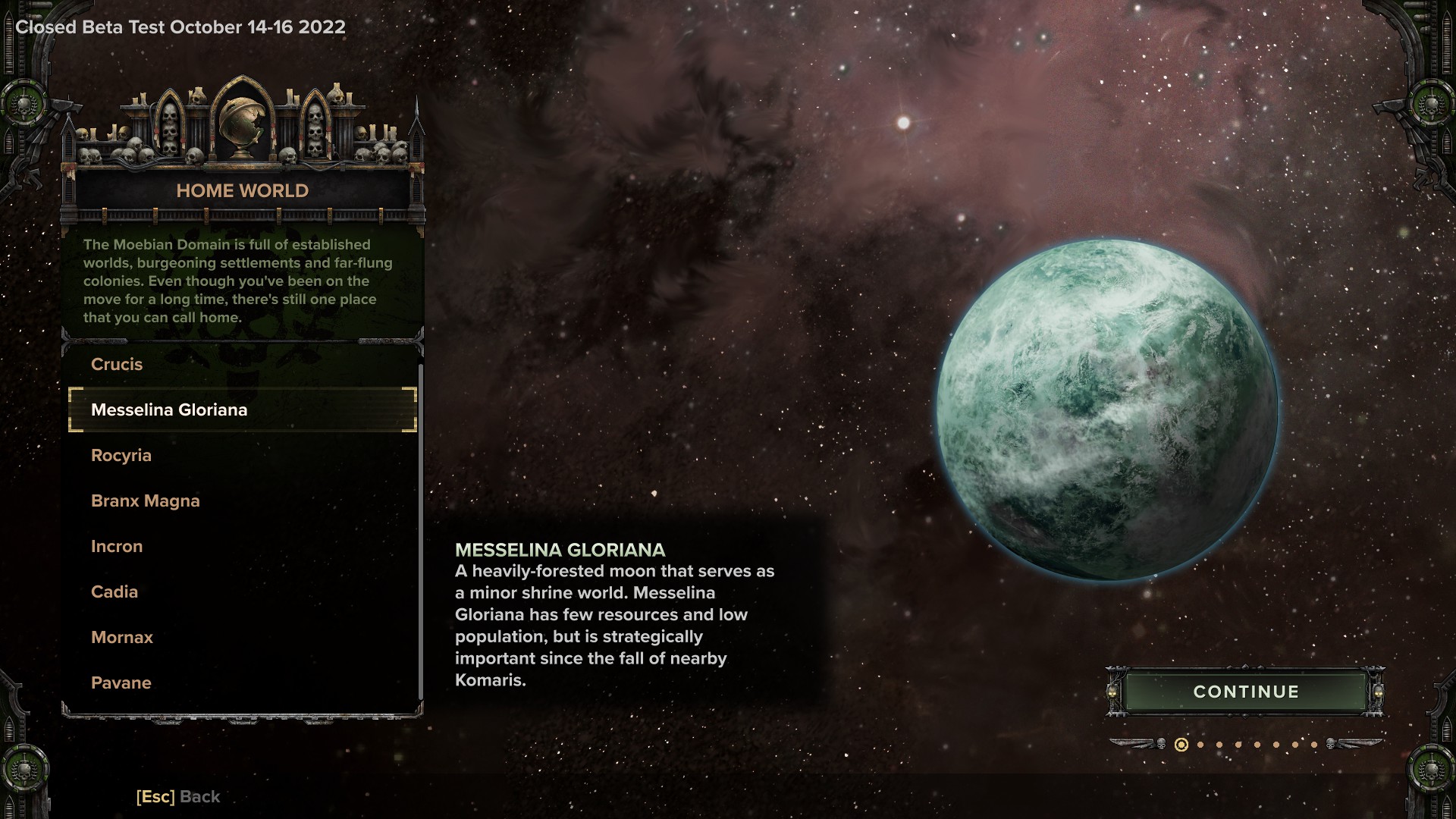Select the Branx Magna entry
The height and width of the screenshot is (819, 1456).
[x=146, y=501]
